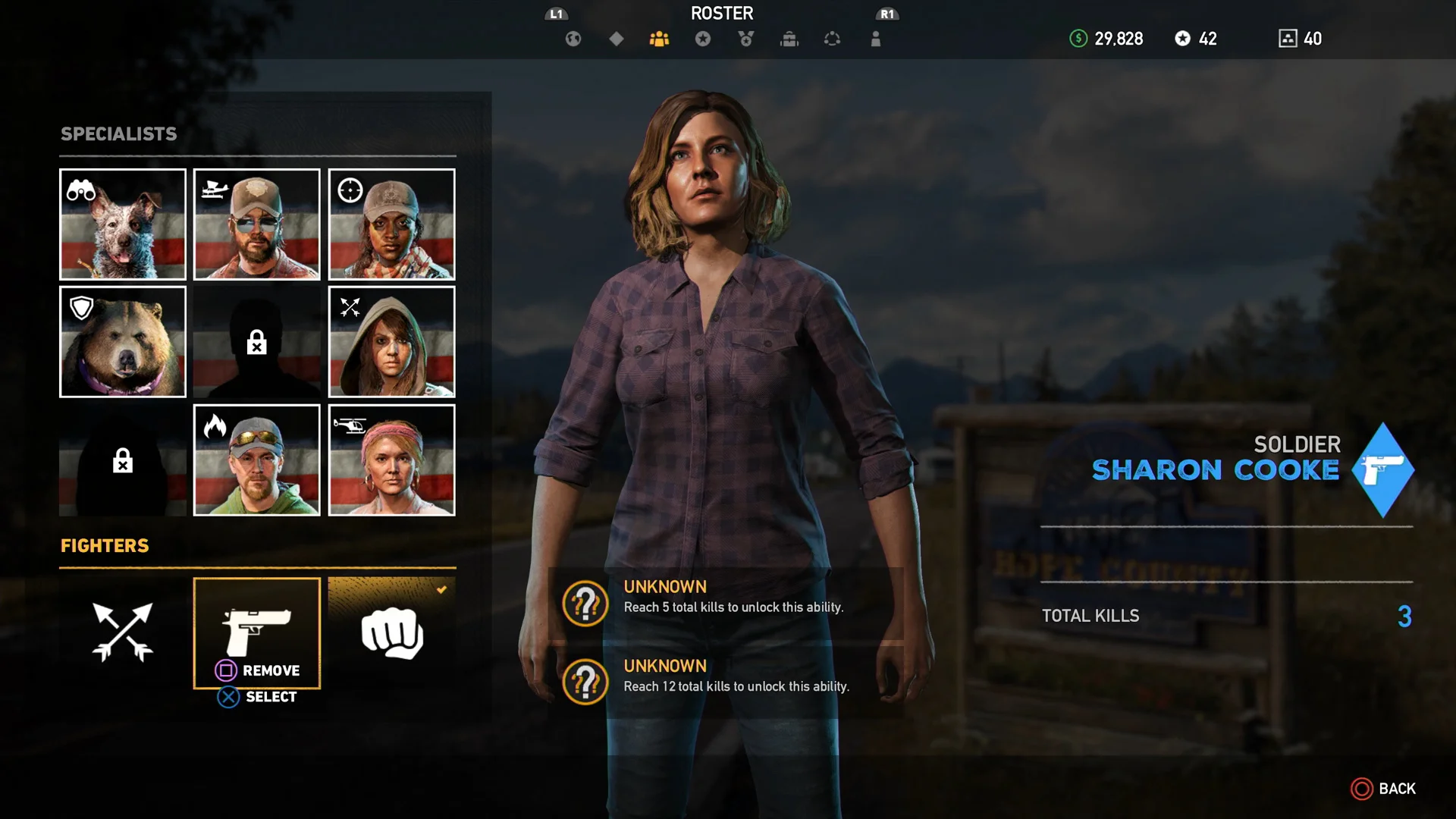Select the helicopter pilot specialist
Image resolution: width=1456 pixels, height=819 pixels.
point(391,460)
